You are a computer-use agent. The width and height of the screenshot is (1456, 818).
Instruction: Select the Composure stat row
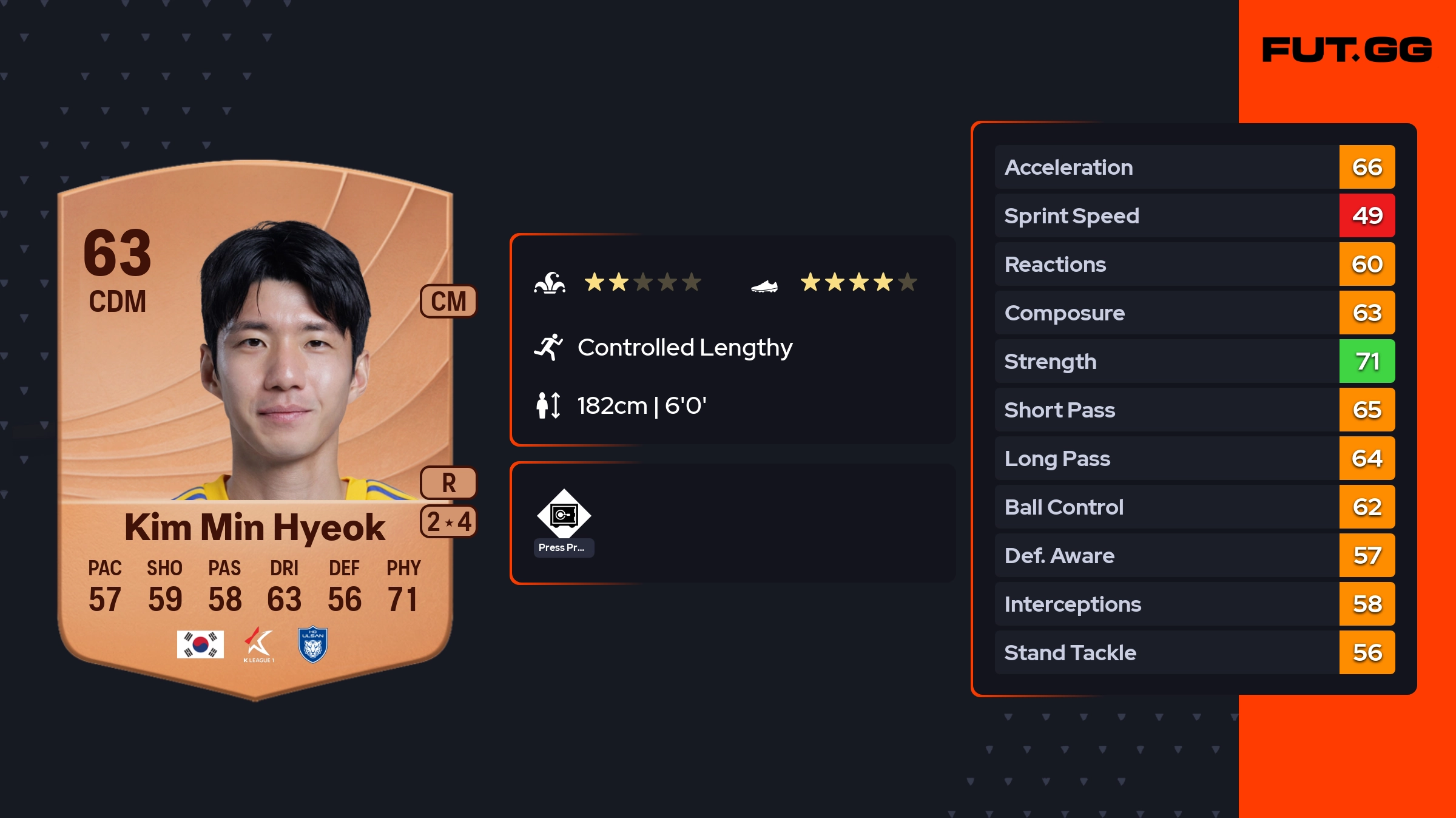coord(1194,313)
